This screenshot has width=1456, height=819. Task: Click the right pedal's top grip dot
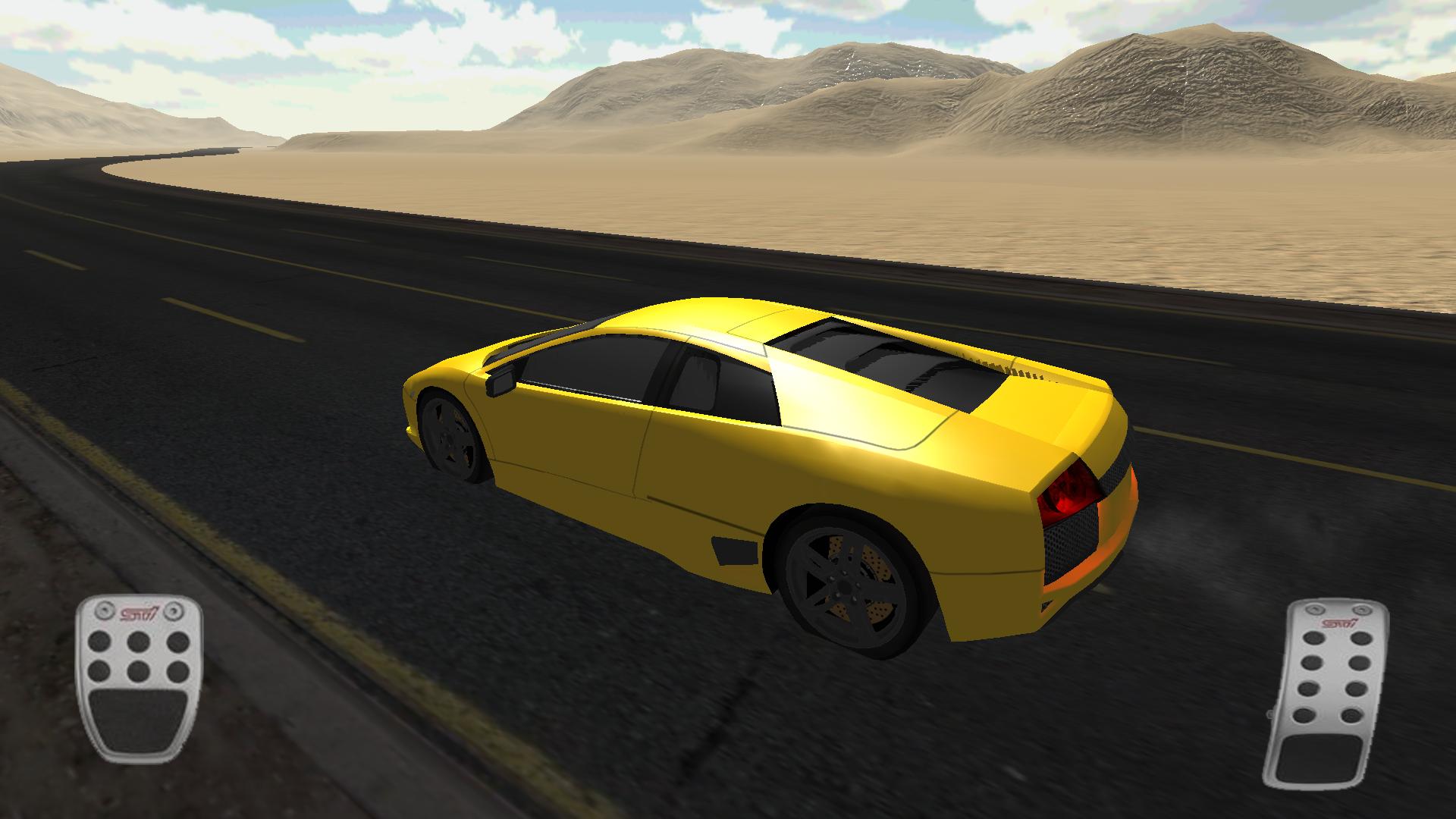coord(1314,639)
